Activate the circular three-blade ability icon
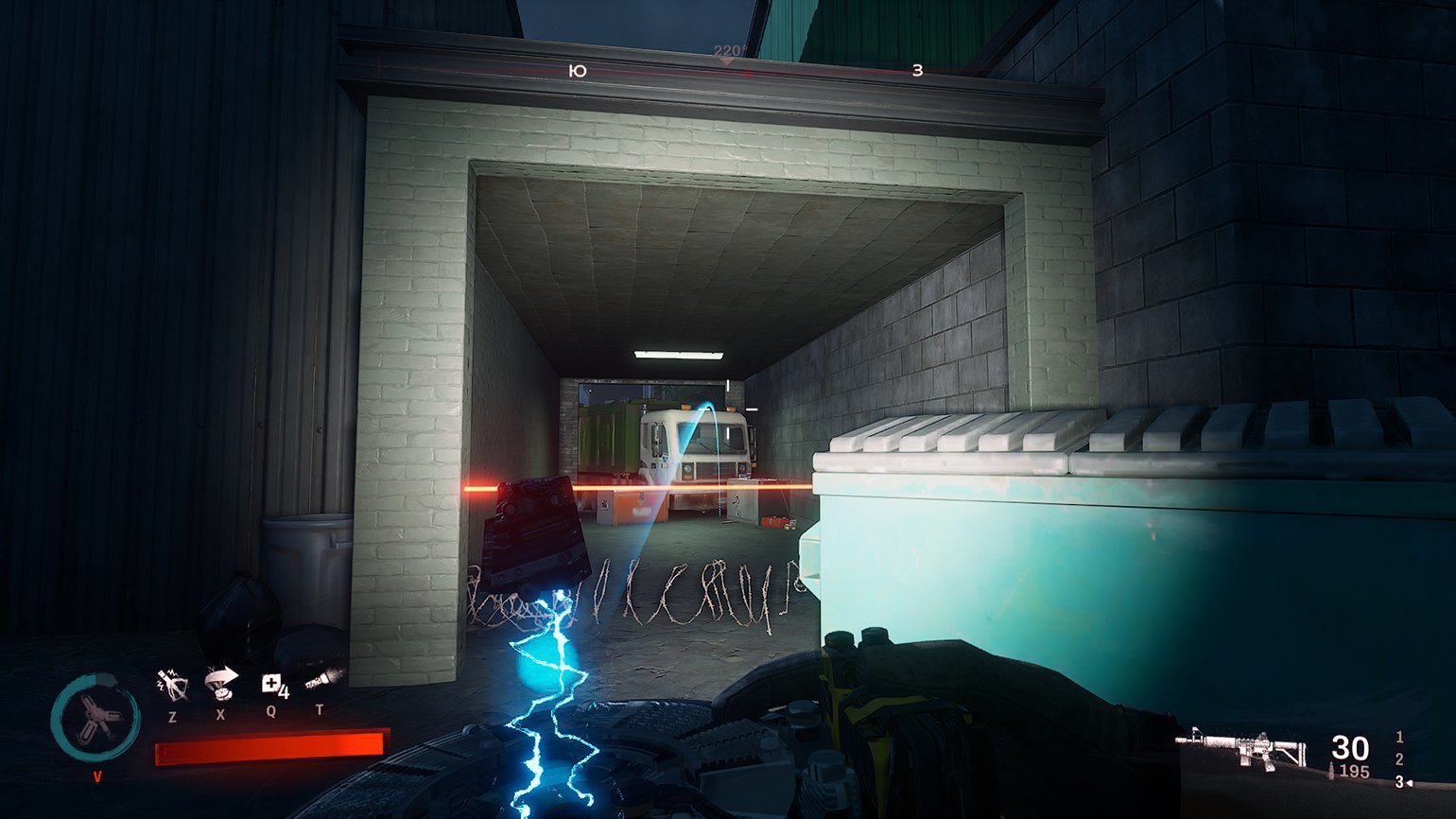 pos(95,719)
